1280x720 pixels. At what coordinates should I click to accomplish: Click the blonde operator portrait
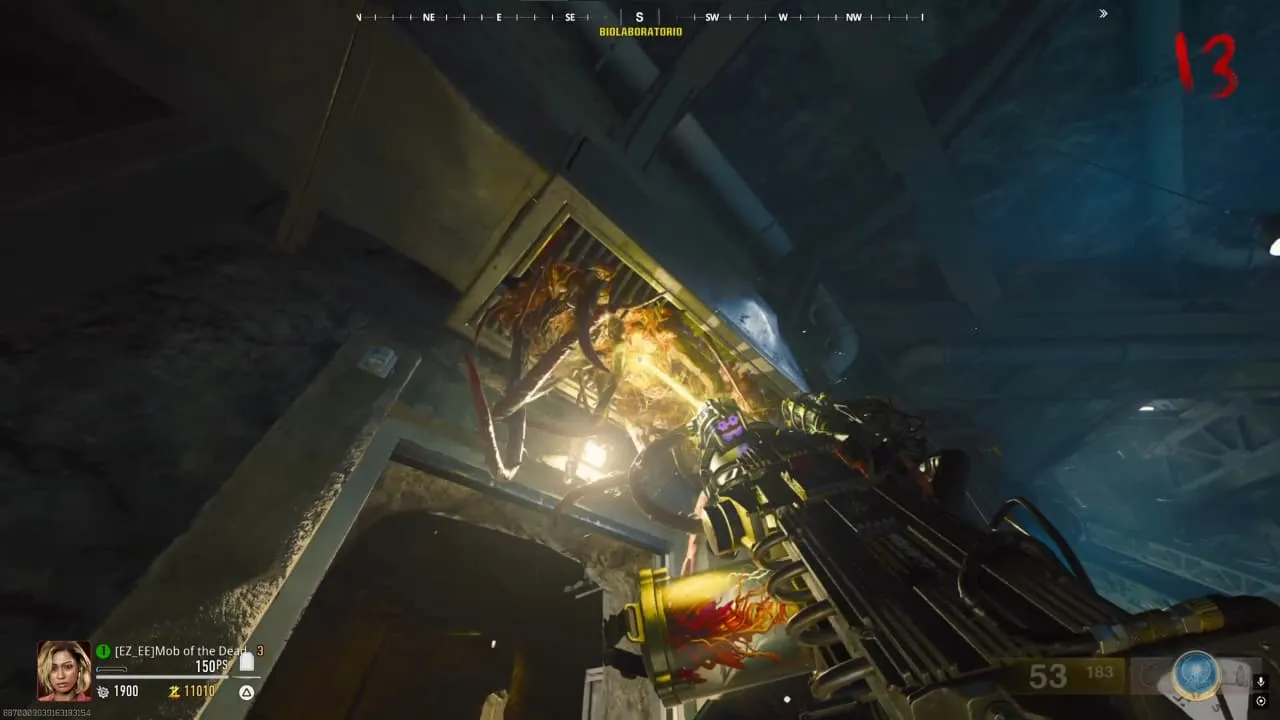tap(64, 670)
